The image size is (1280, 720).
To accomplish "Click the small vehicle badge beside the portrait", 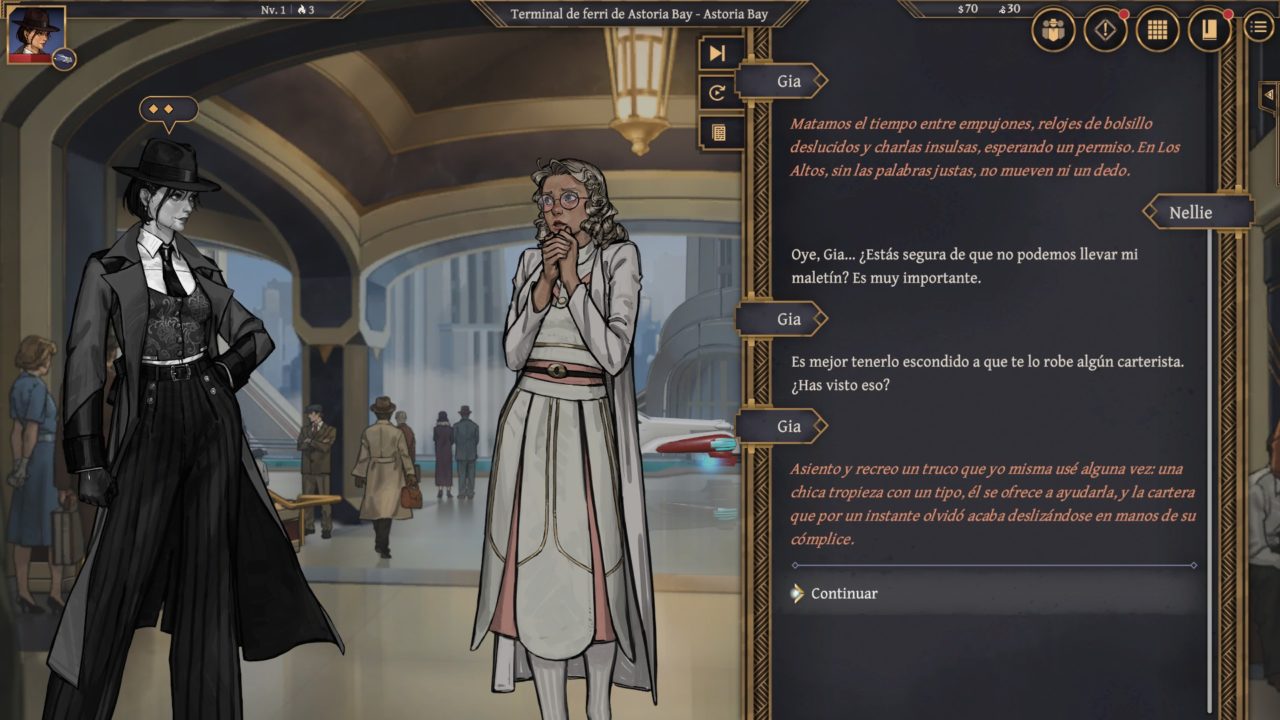I will pos(65,59).
